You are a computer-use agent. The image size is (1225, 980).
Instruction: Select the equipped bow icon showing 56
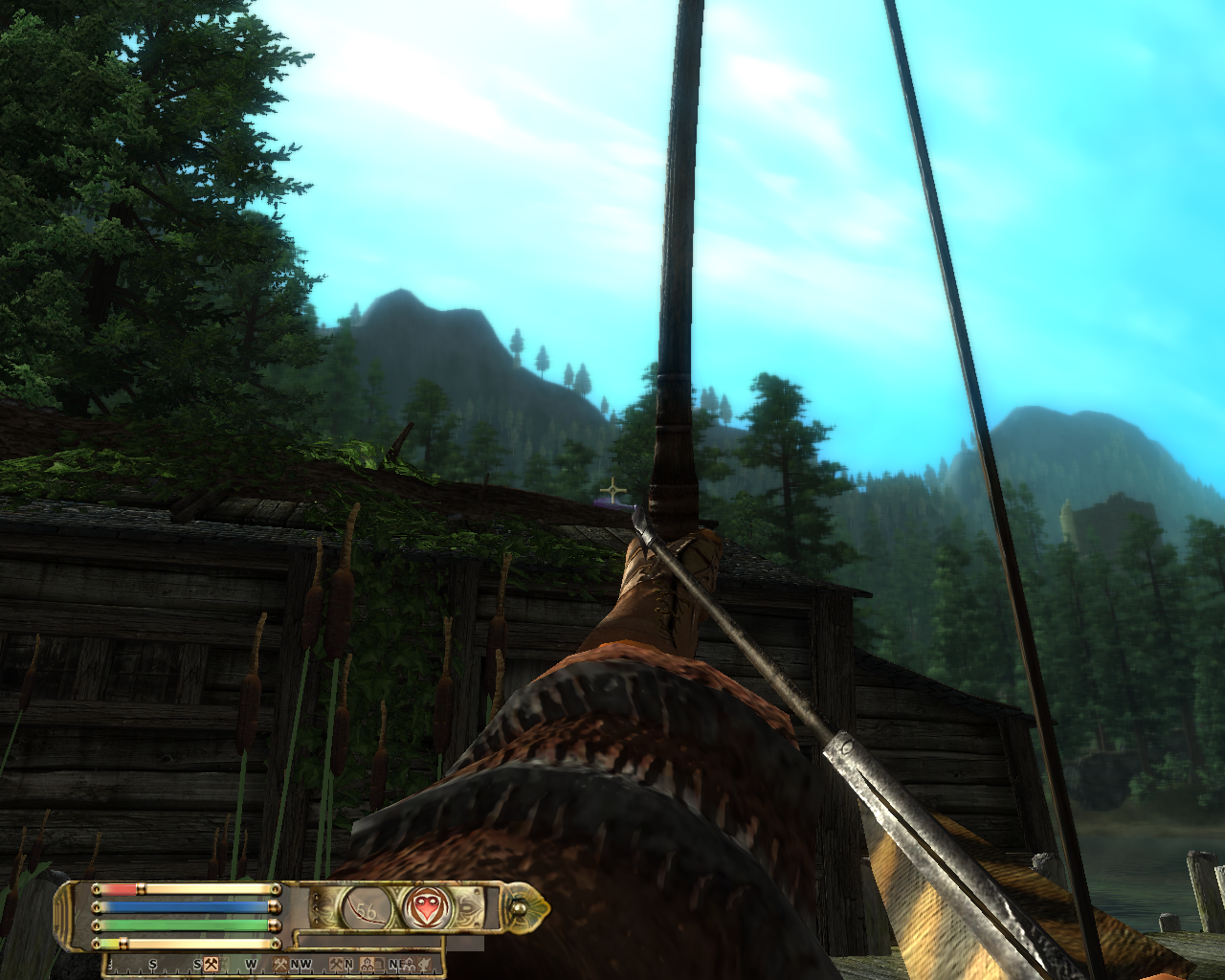(x=368, y=907)
